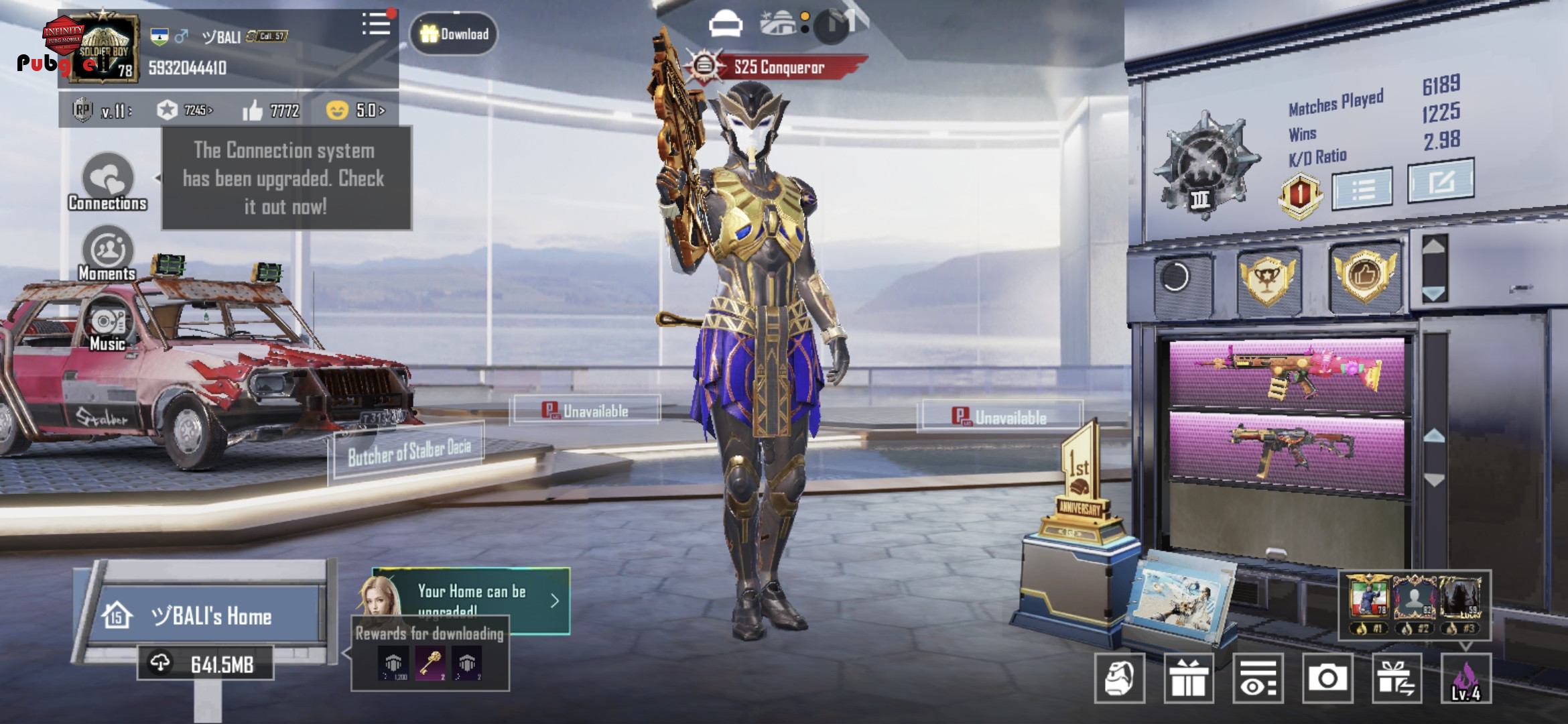
Task: Open the Connections panel
Action: (x=107, y=182)
